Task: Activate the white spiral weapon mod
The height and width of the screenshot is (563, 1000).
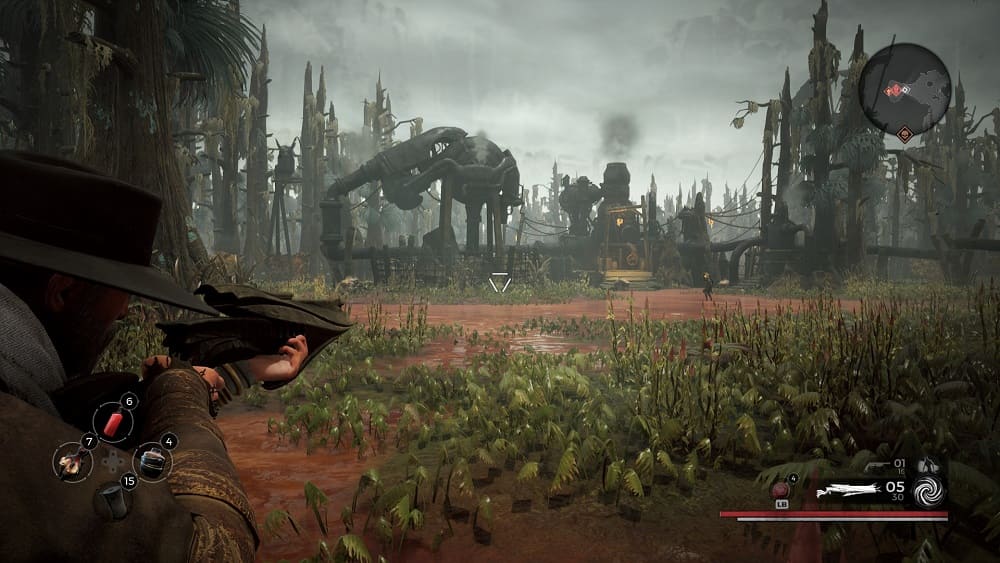Action: 928,490
